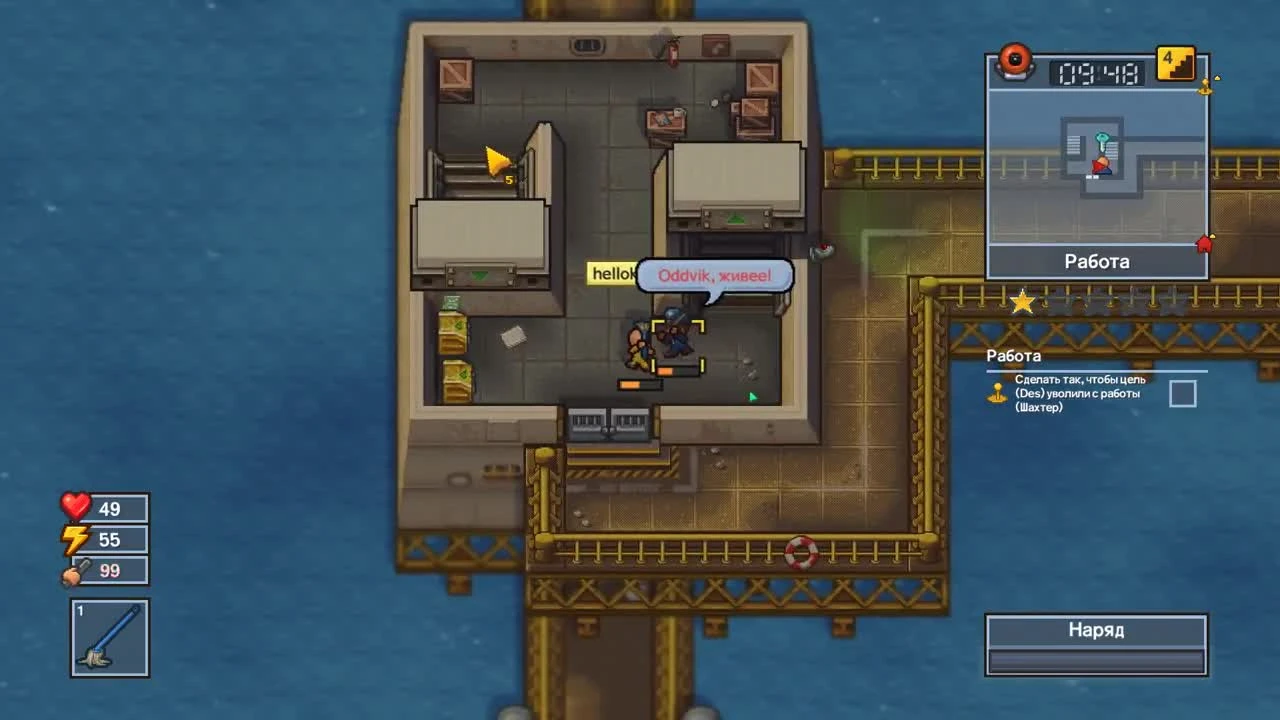Click the Работа label under the minimap
Viewport: 1280px width, 720px height.
pos(1097,262)
